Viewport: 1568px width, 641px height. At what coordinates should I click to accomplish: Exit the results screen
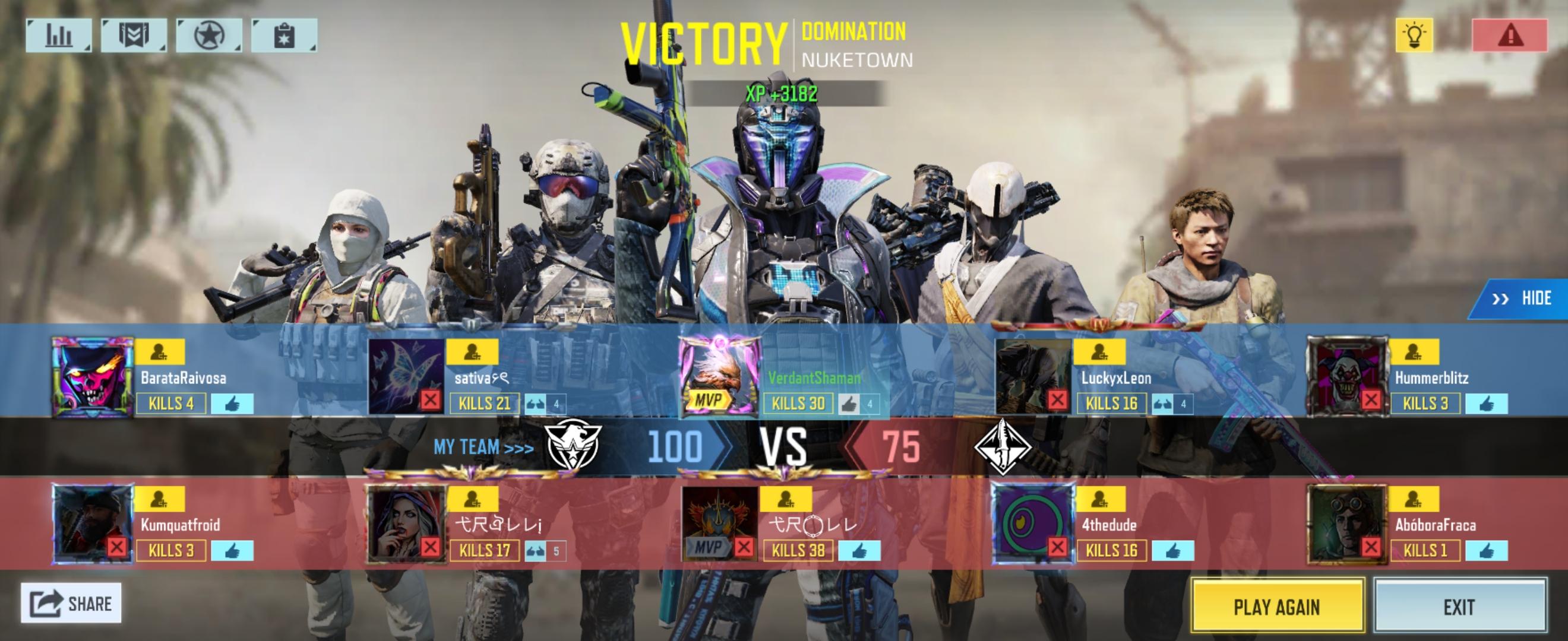(x=1459, y=606)
